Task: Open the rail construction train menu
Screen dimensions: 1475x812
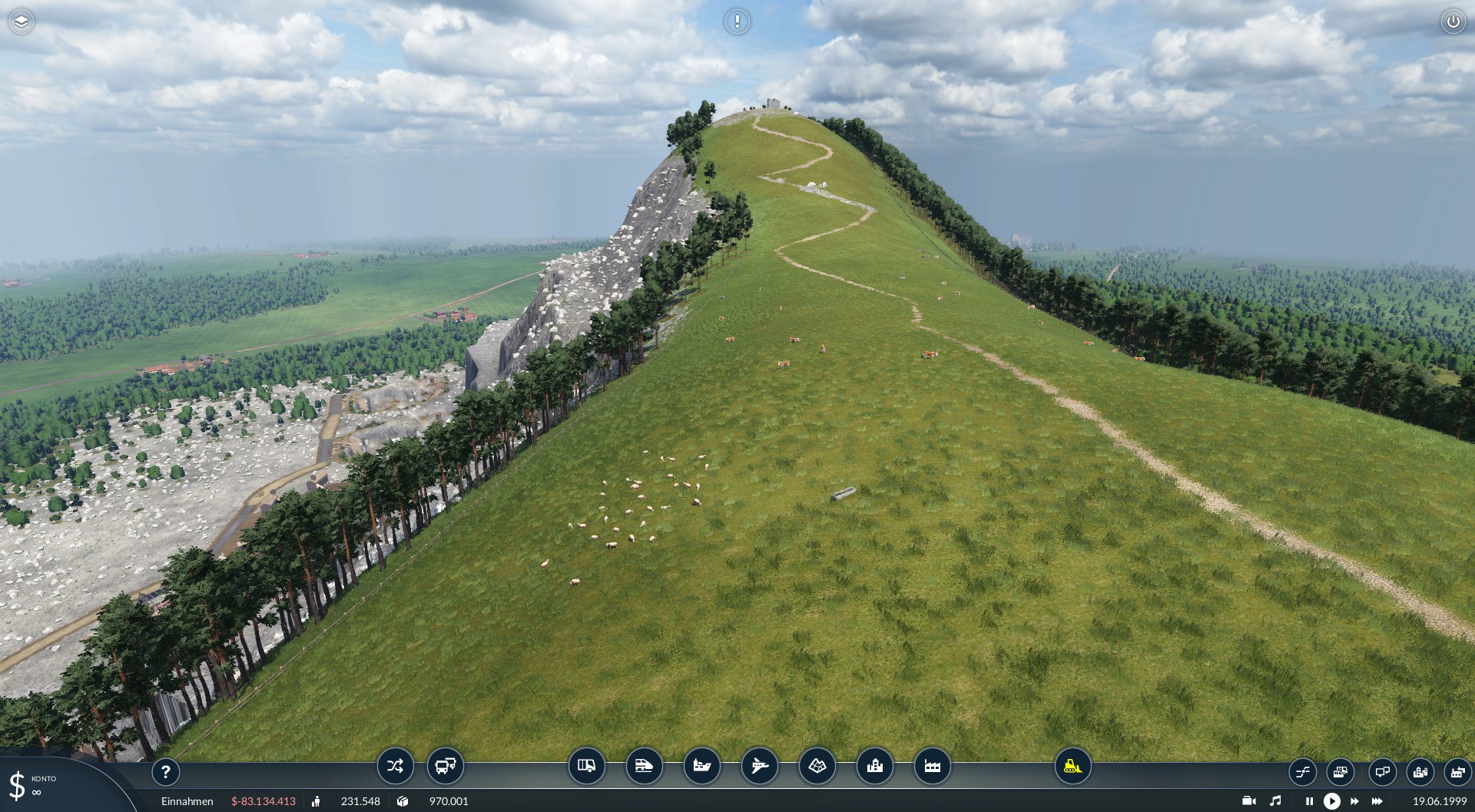Action: click(644, 766)
